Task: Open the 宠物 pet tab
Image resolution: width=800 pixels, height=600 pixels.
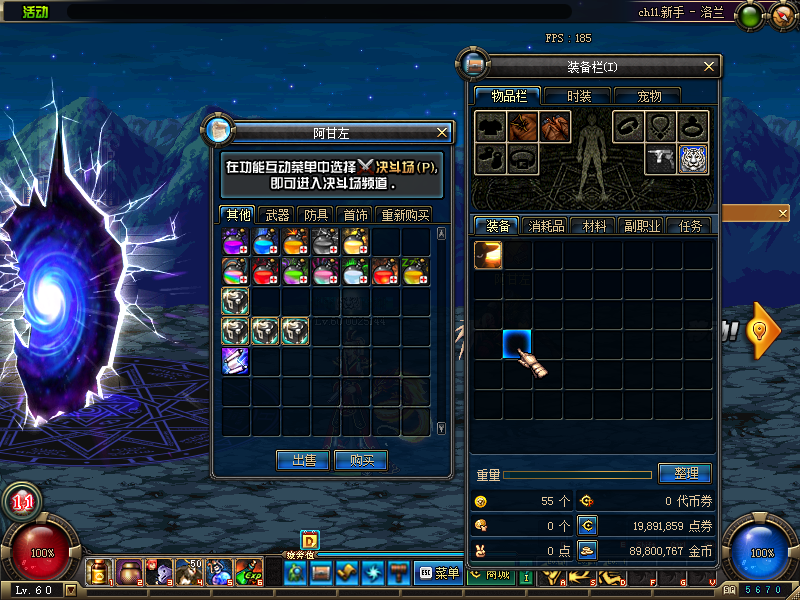Action: [x=649, y=96]
